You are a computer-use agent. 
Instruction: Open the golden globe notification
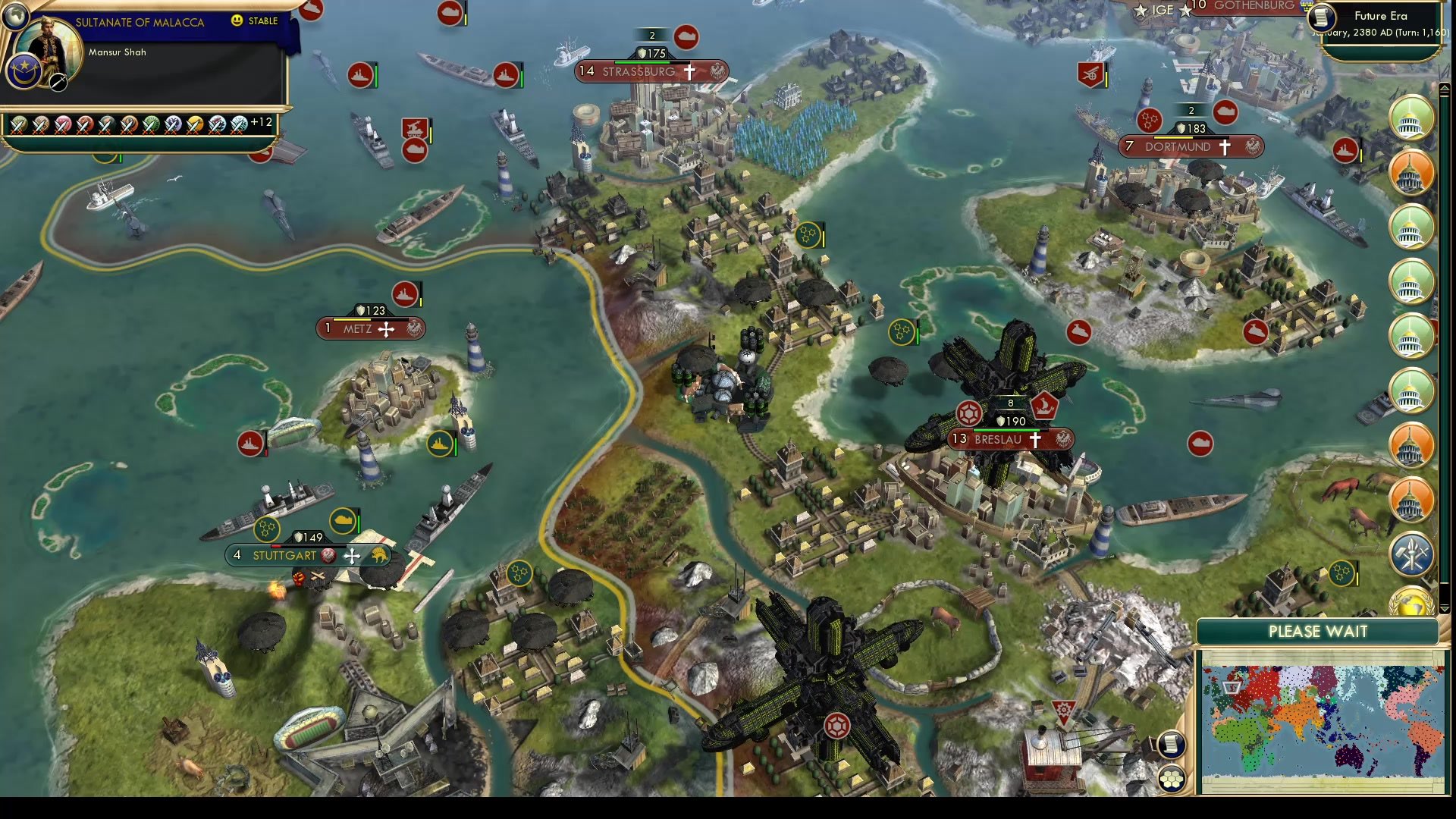(1411, 604)
